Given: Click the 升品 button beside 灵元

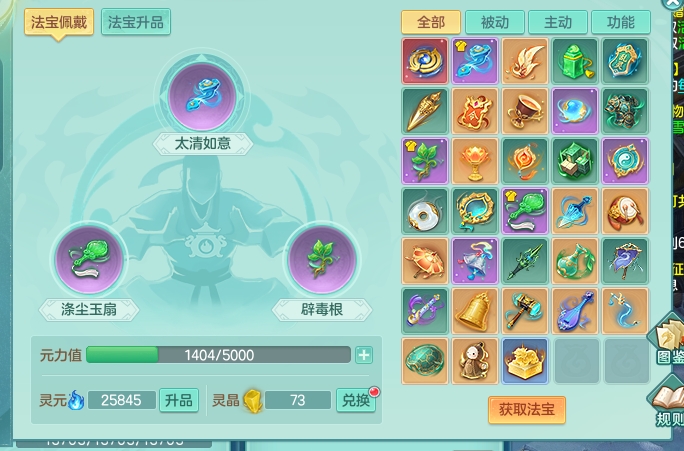Looking at the screenshot, I should pyautogui.click(x=178, y=400).
